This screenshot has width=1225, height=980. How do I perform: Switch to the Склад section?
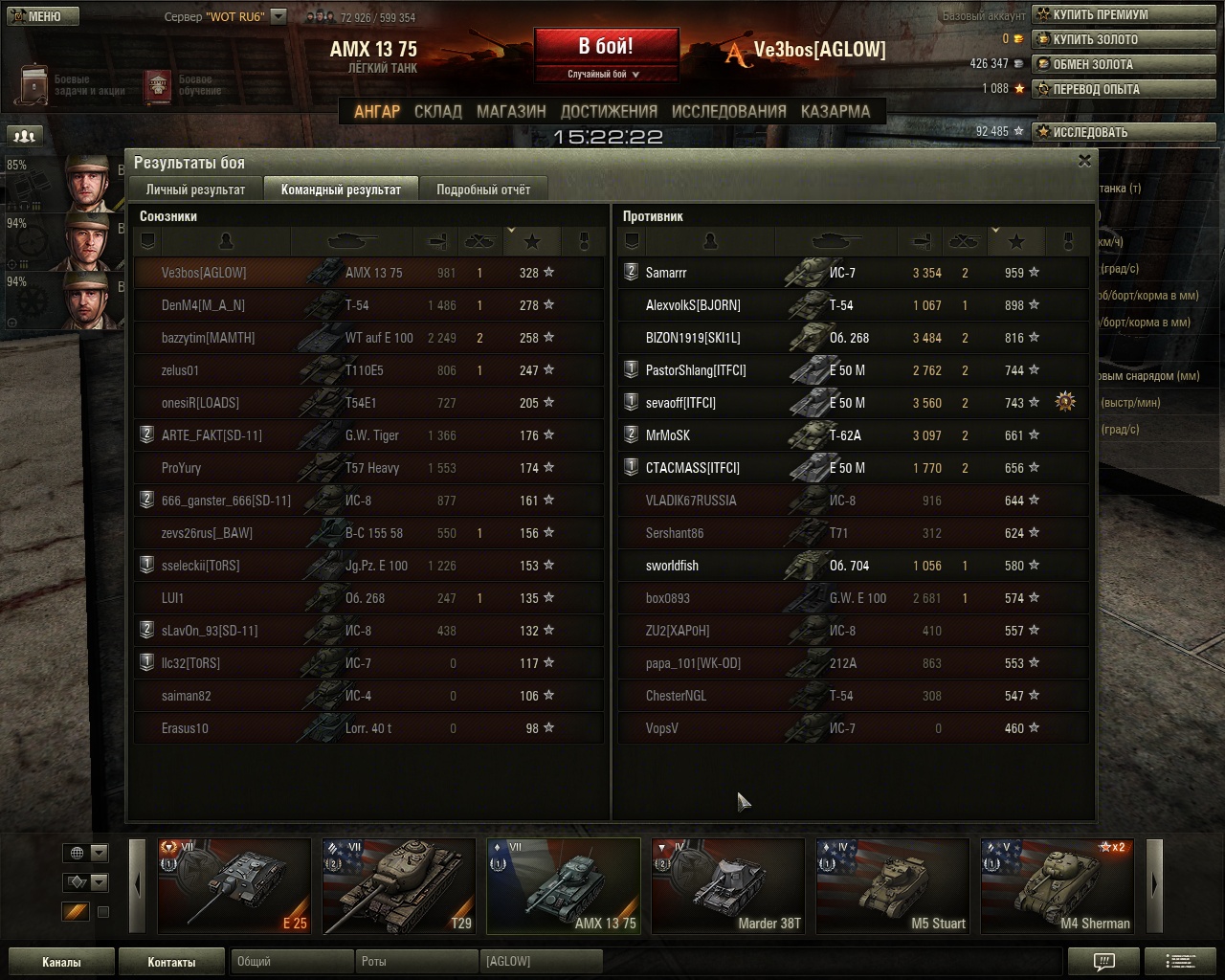coord(437,111)
